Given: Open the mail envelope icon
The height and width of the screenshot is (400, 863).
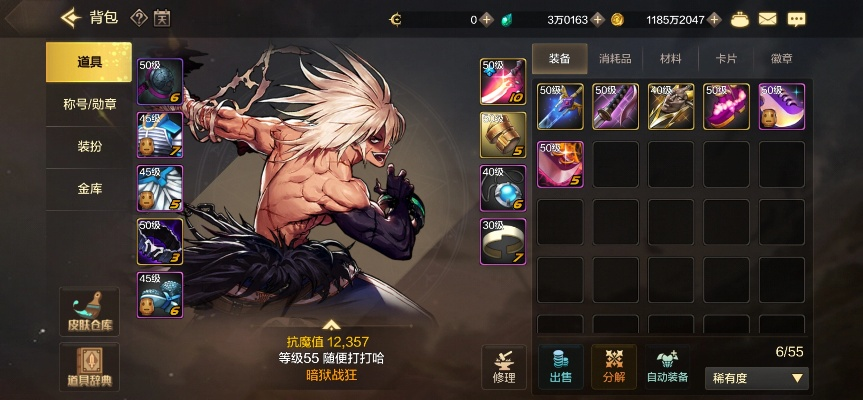Looking at the screenshot, I should click(768, 19).
